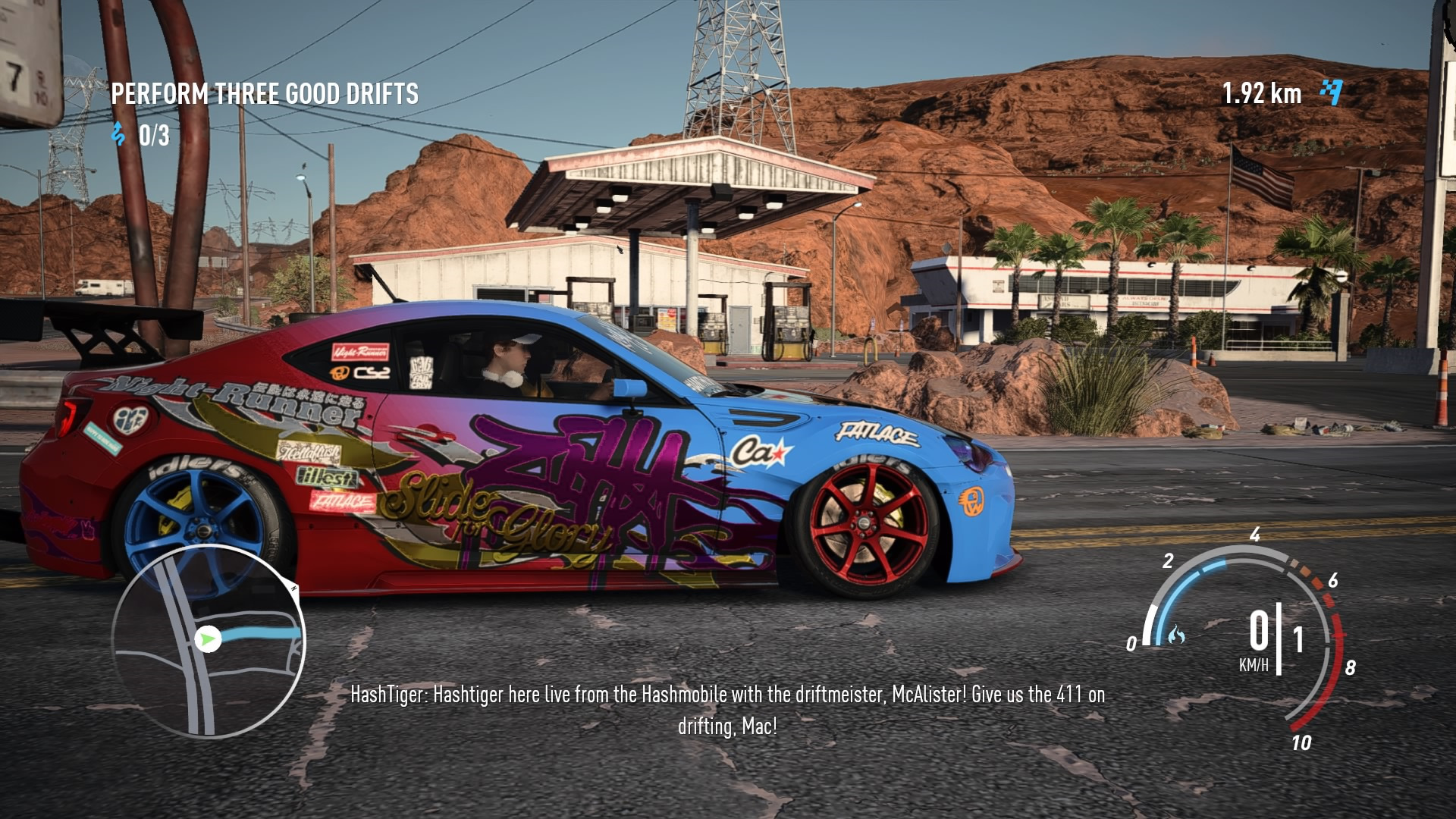Click the circular minimap
Screen dimensions: 1456x819
coord(209,641)
